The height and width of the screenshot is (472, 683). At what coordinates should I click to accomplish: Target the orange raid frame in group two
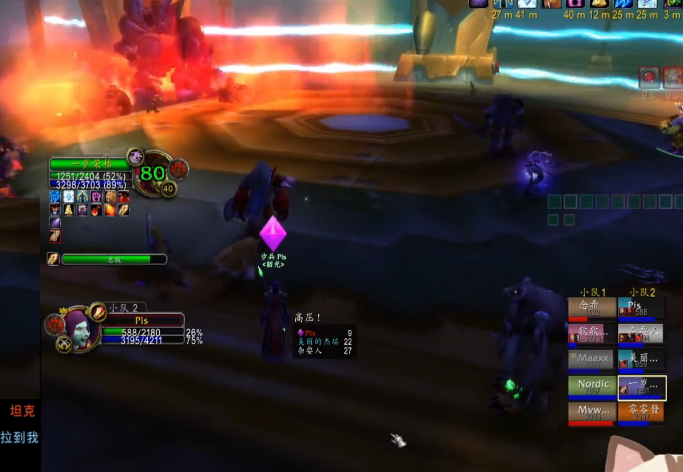pyautogui.click(x=642, y=411)
